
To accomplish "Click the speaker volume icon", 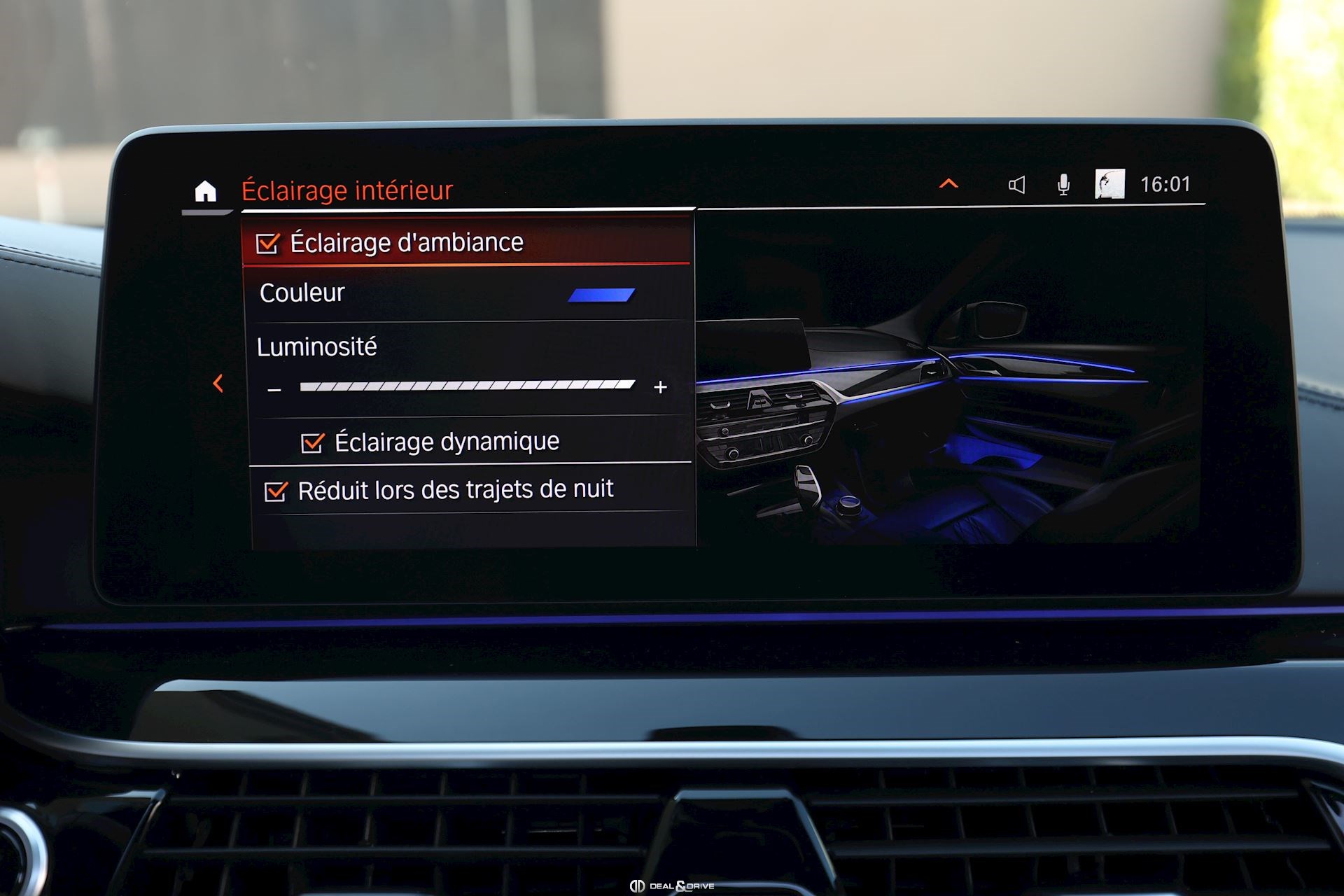I will pos(1016,185).
